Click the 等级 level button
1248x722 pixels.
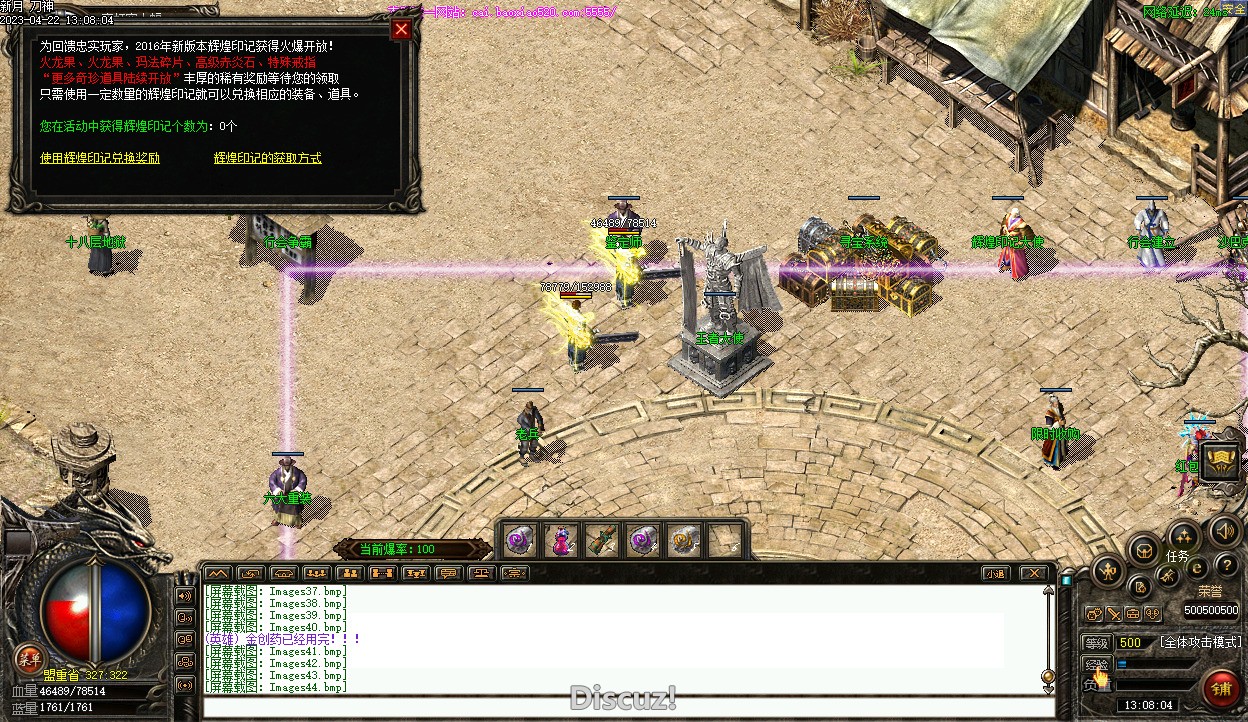click(1097, 643)
